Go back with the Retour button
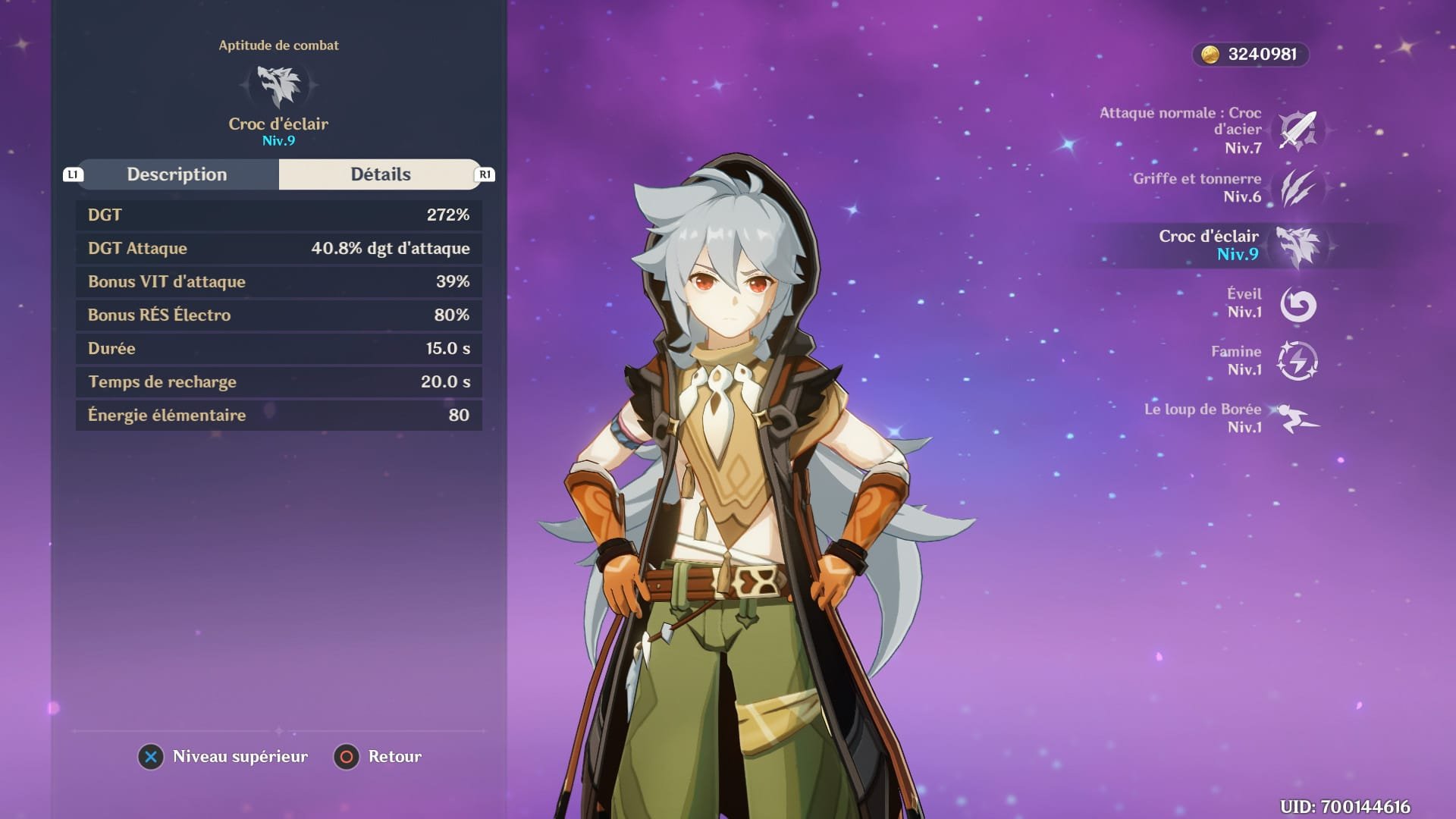 [x=378, y=757]
